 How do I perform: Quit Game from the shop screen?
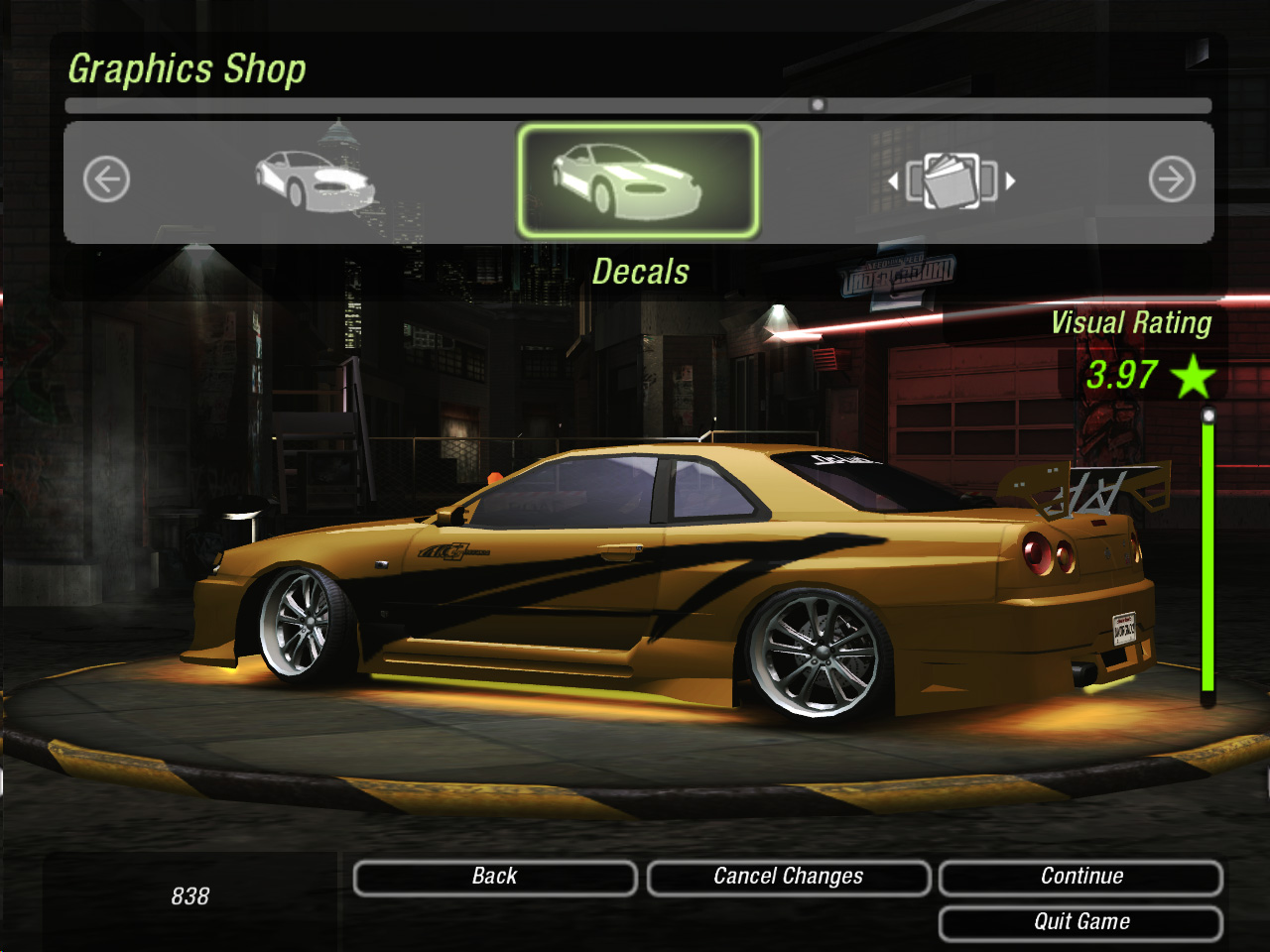coord(1080,923)
